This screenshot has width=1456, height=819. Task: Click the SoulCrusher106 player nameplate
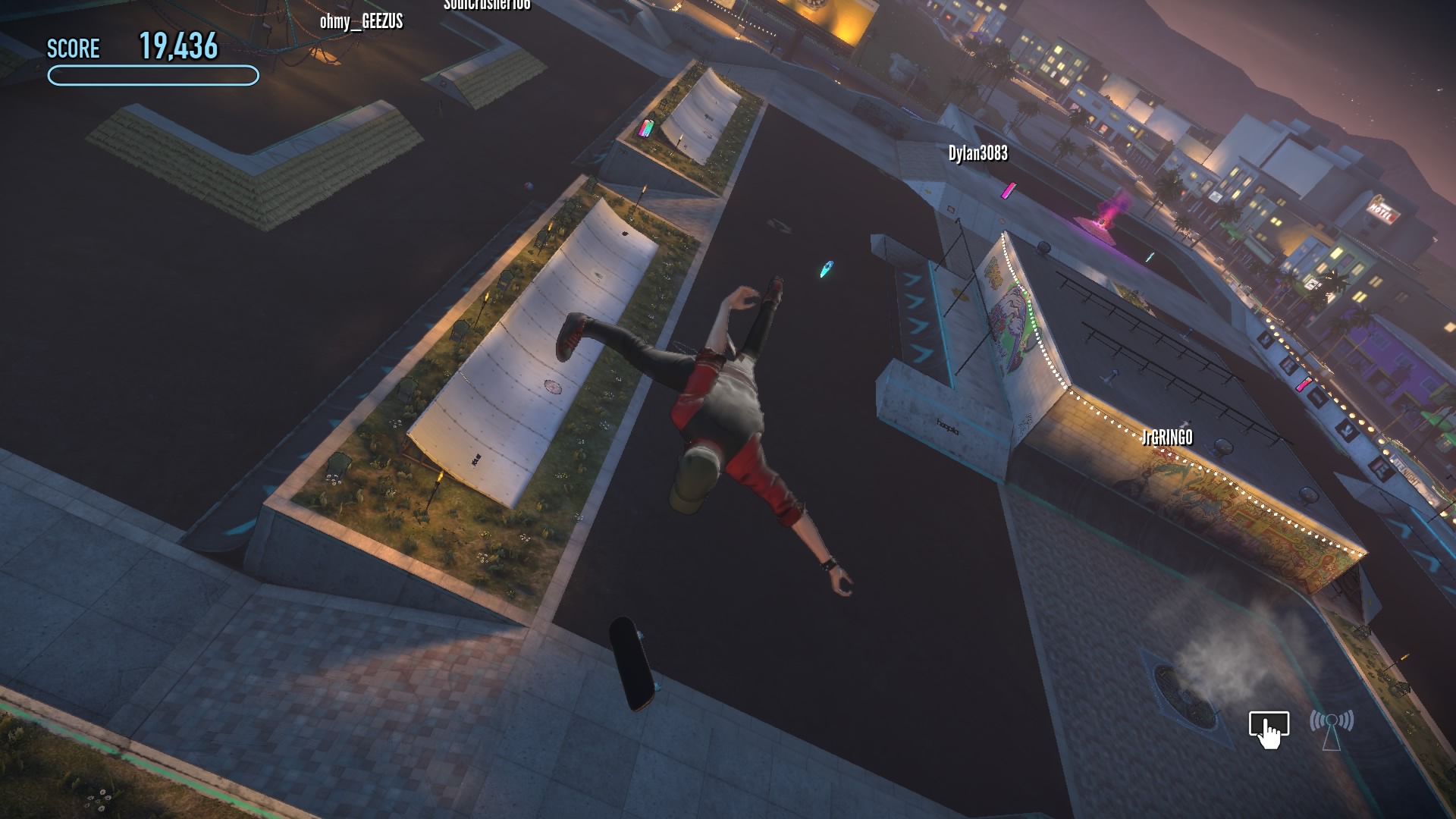pyautogui.click(x=486, y=4)
